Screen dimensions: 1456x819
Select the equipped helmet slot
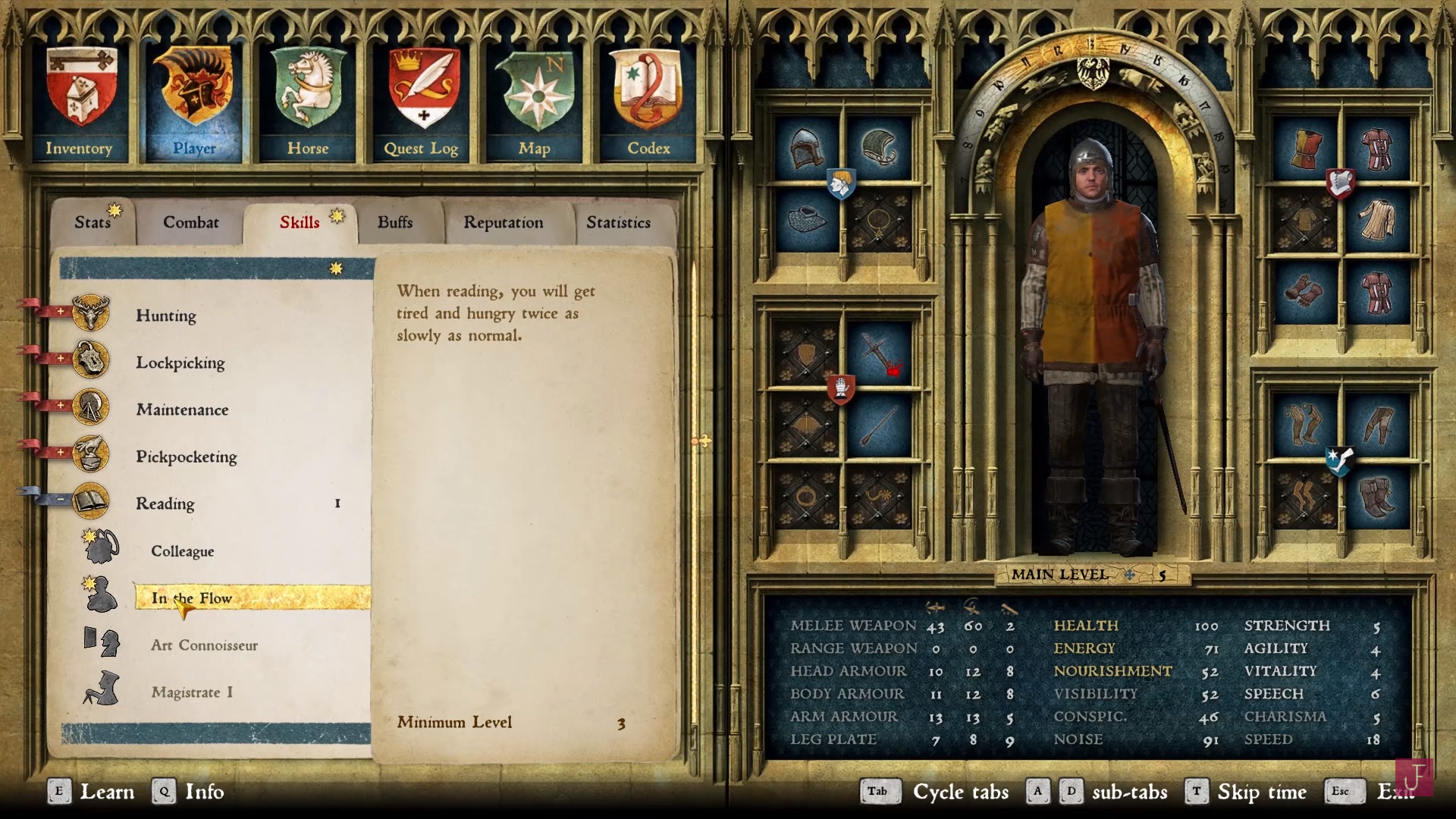pyautogui.click(x=805, y=149)
